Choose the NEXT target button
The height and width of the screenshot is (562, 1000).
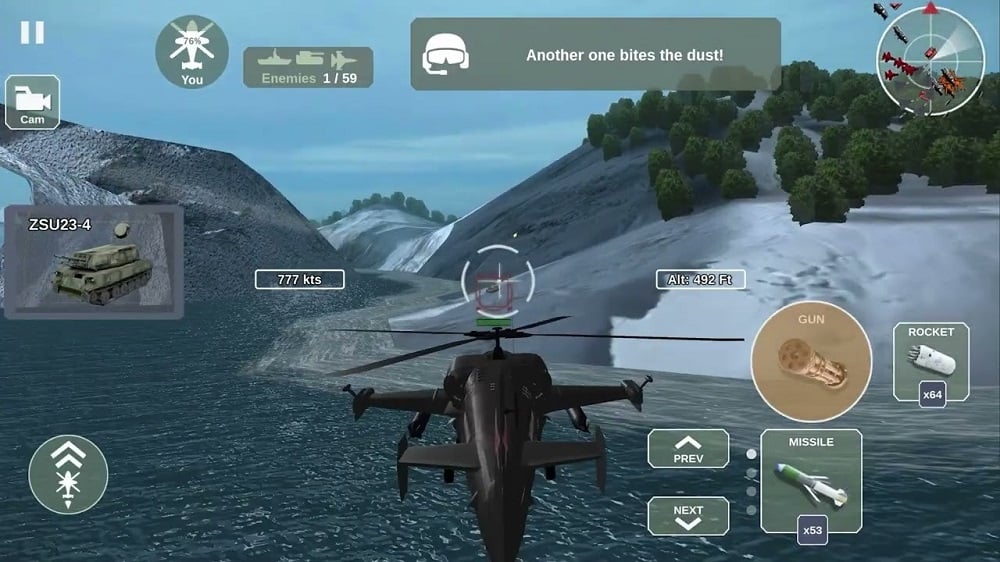687,515
